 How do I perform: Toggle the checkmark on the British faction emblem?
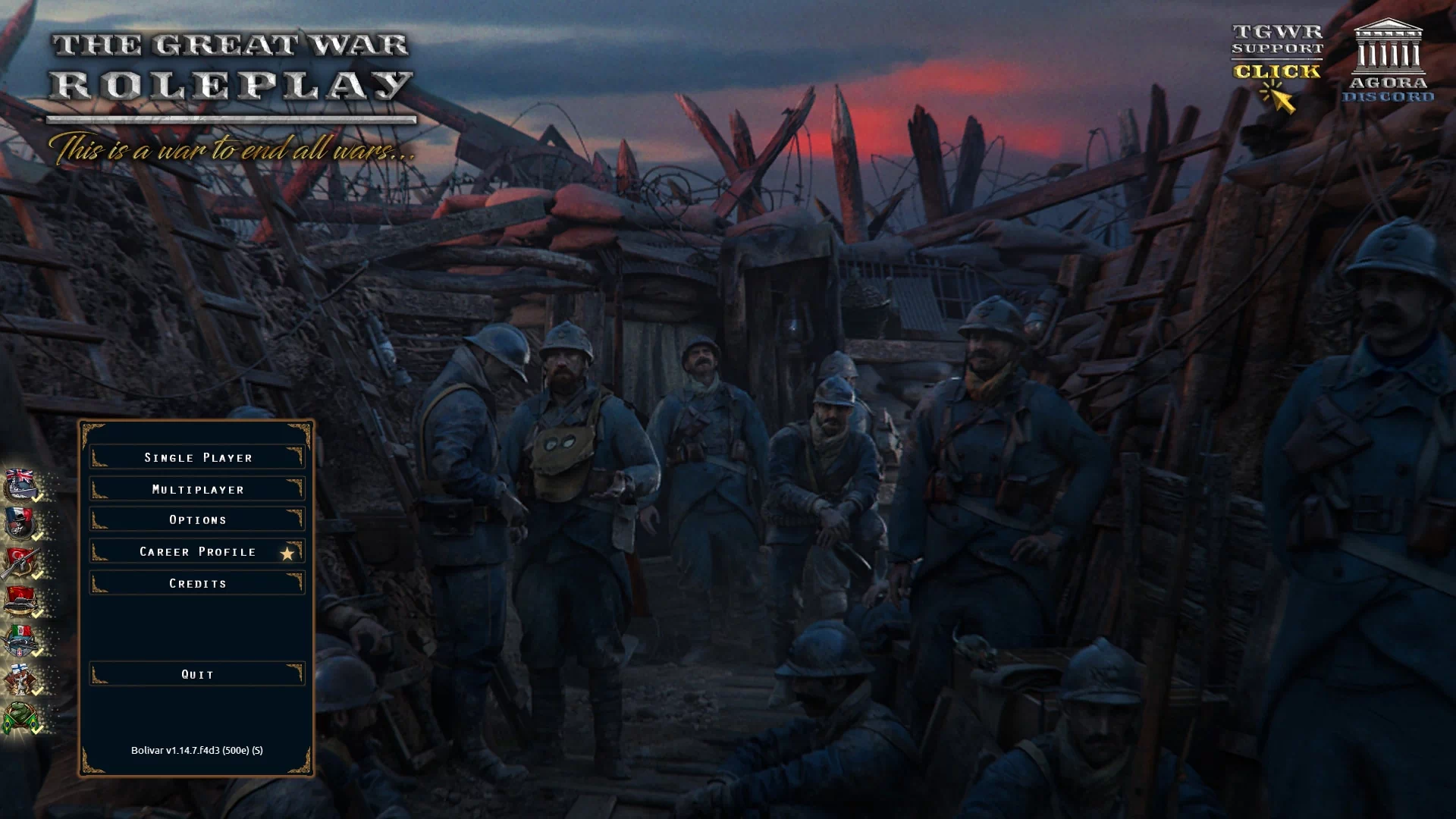[37, 499]
